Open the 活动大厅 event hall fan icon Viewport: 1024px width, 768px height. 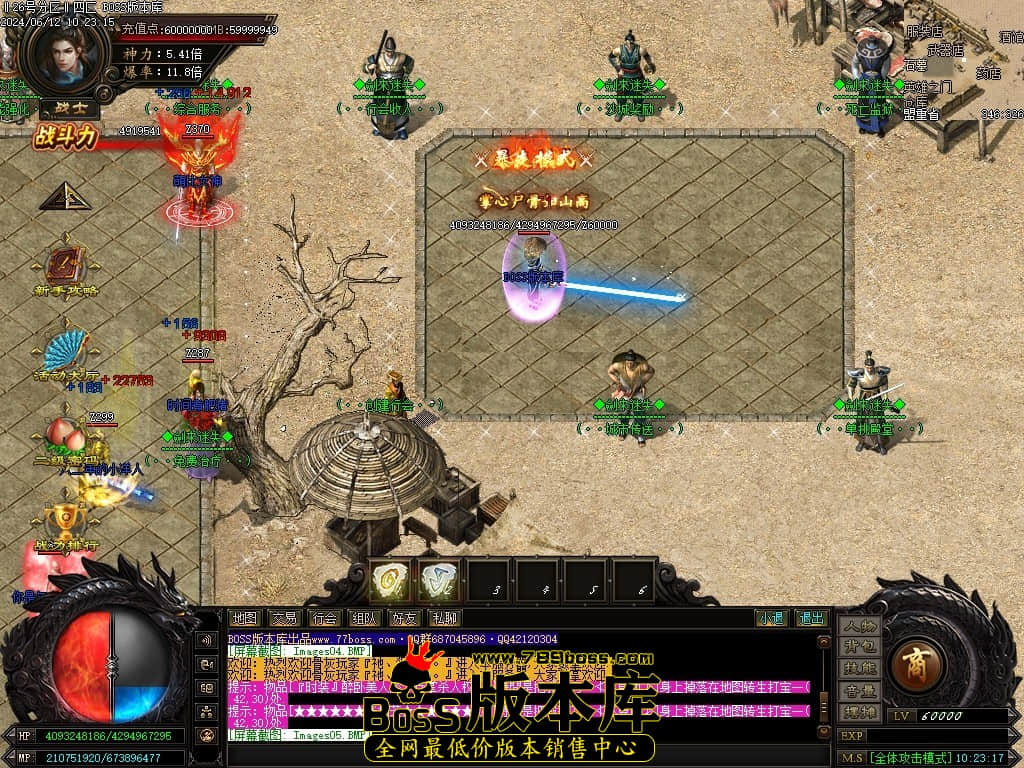click(x=65, y=353)
